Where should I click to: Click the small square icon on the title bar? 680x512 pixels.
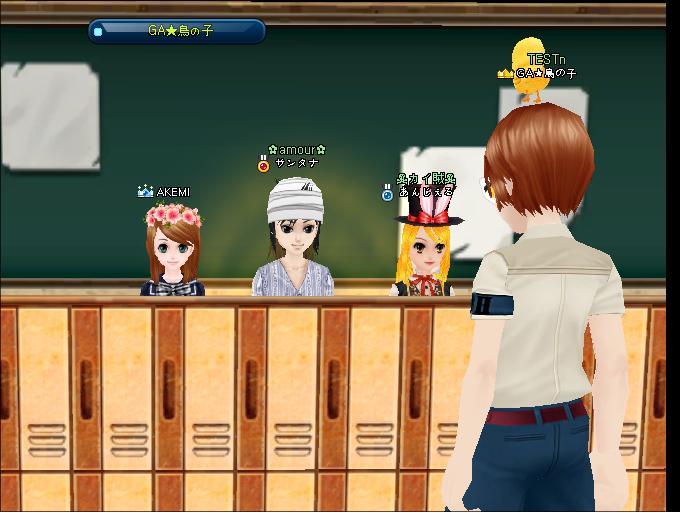(97, 31)
